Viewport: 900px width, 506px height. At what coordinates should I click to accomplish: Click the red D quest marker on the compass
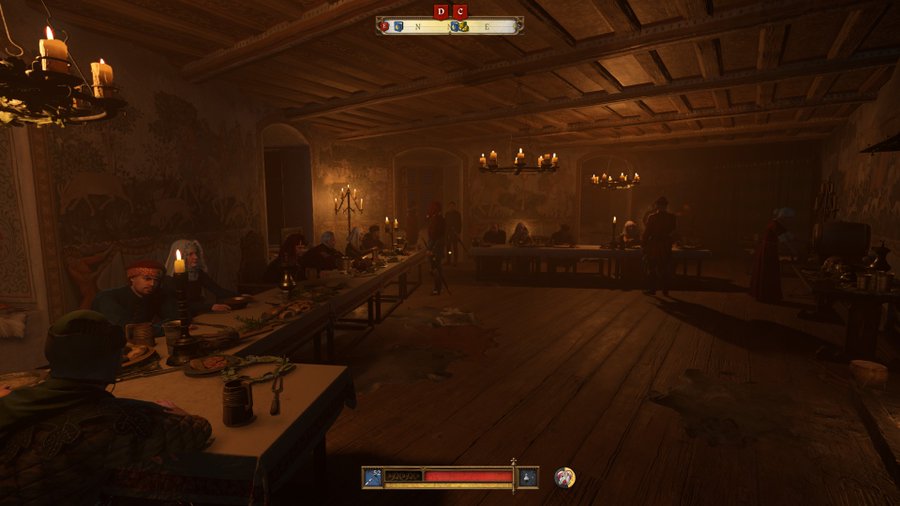441,11
